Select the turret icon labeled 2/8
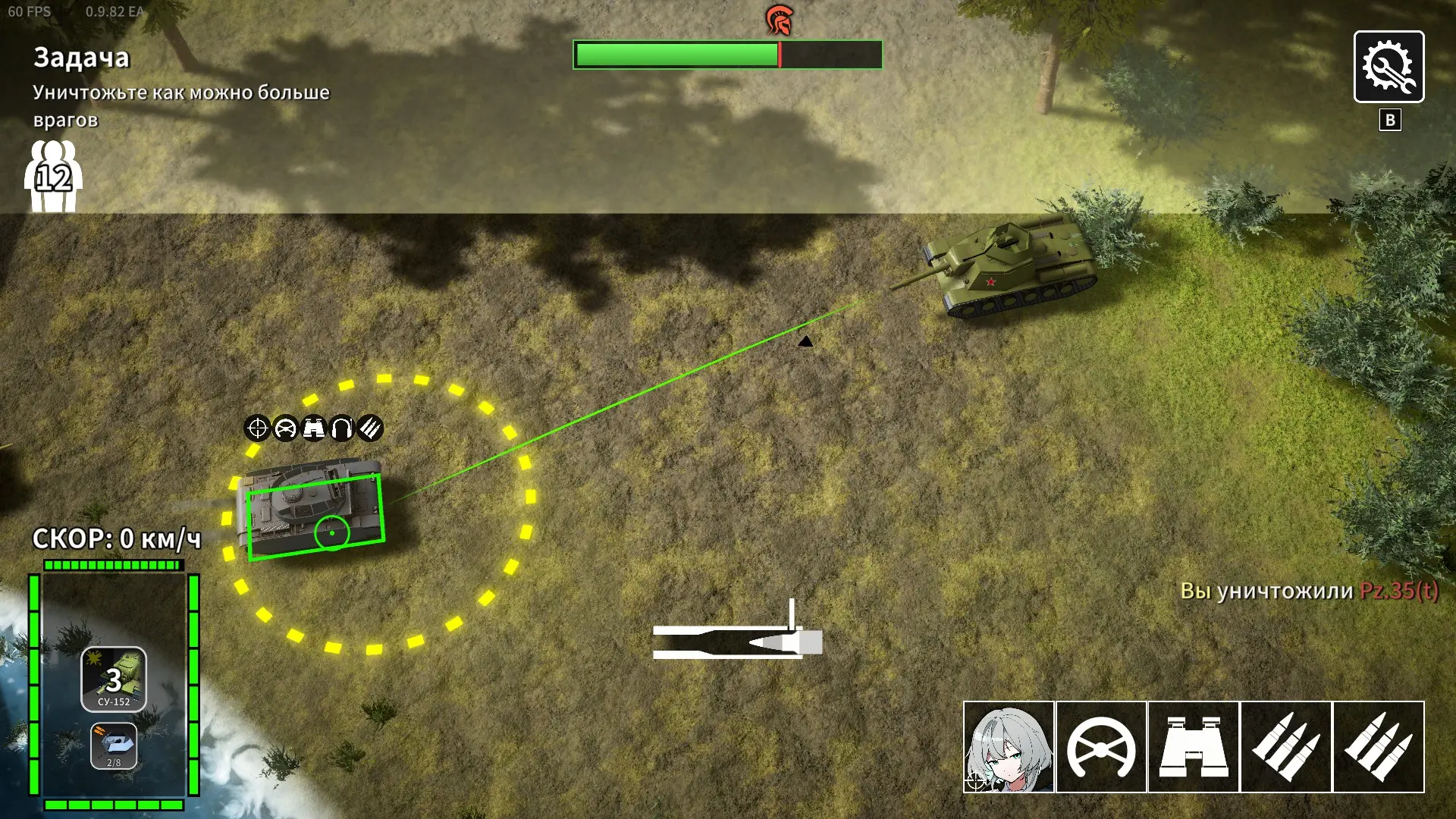Viewport: 1456px width, 819px height. pos(114,745)
